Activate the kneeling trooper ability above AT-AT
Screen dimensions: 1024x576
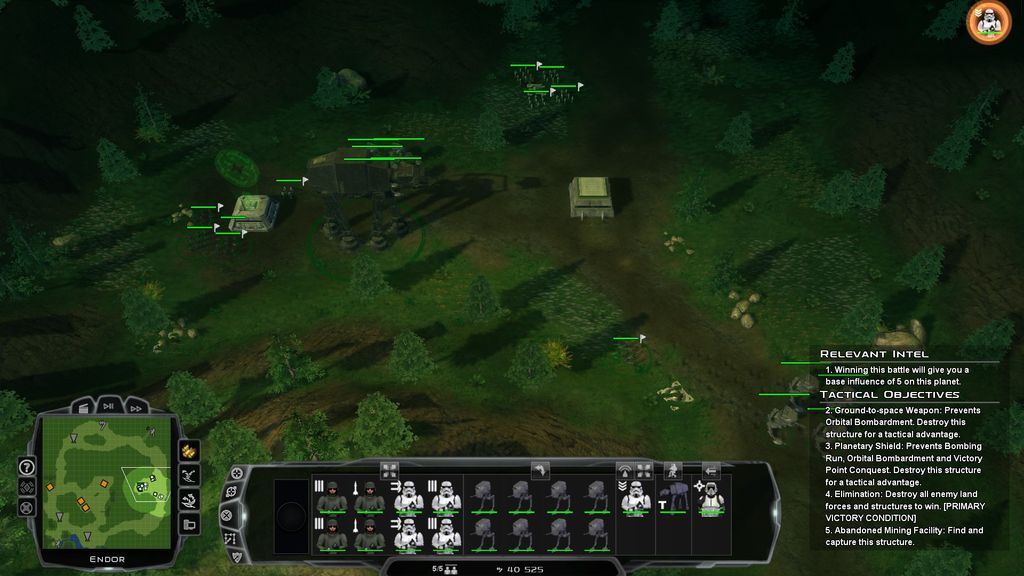click(x=672, y=469)
